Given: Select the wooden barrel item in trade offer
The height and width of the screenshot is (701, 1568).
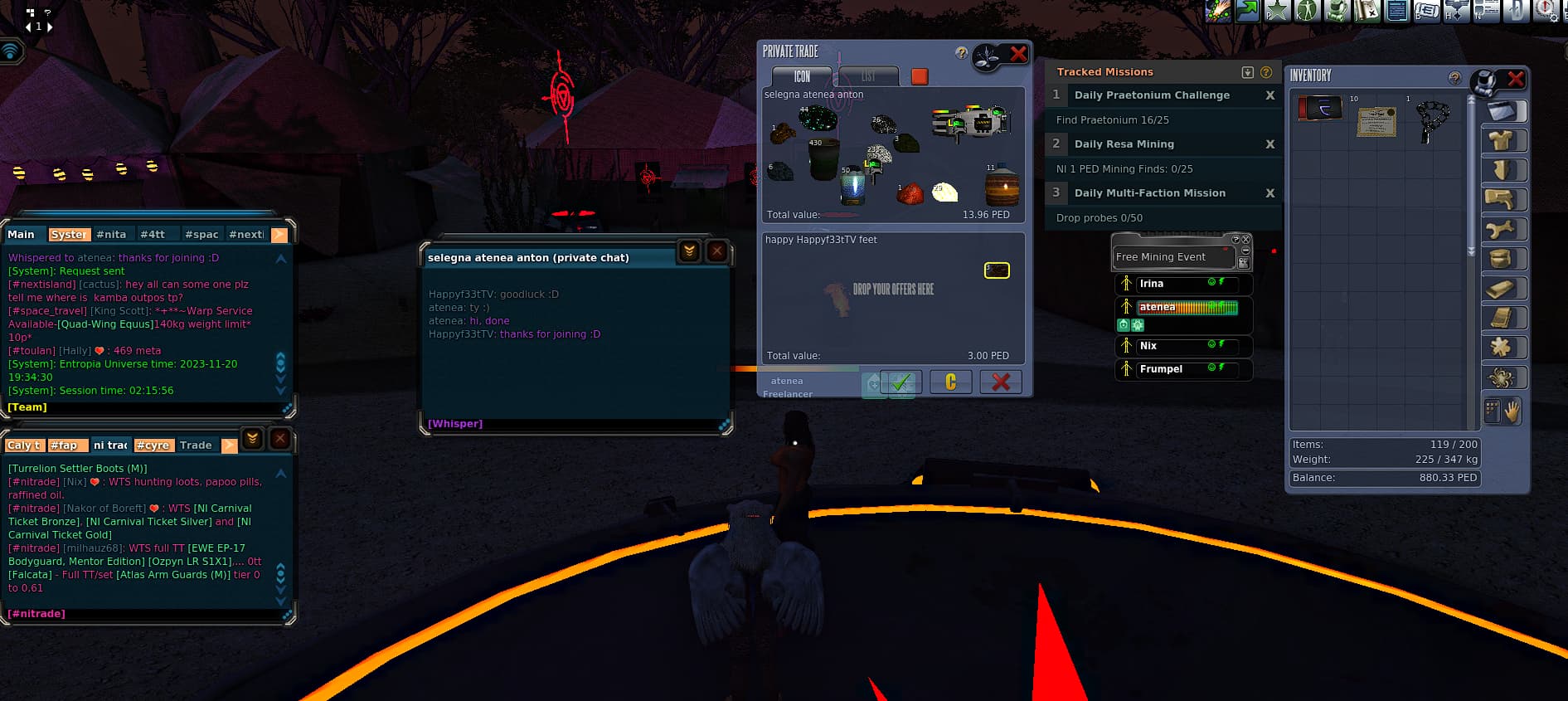Looking at the screenshot, I should pos(1002,187).
